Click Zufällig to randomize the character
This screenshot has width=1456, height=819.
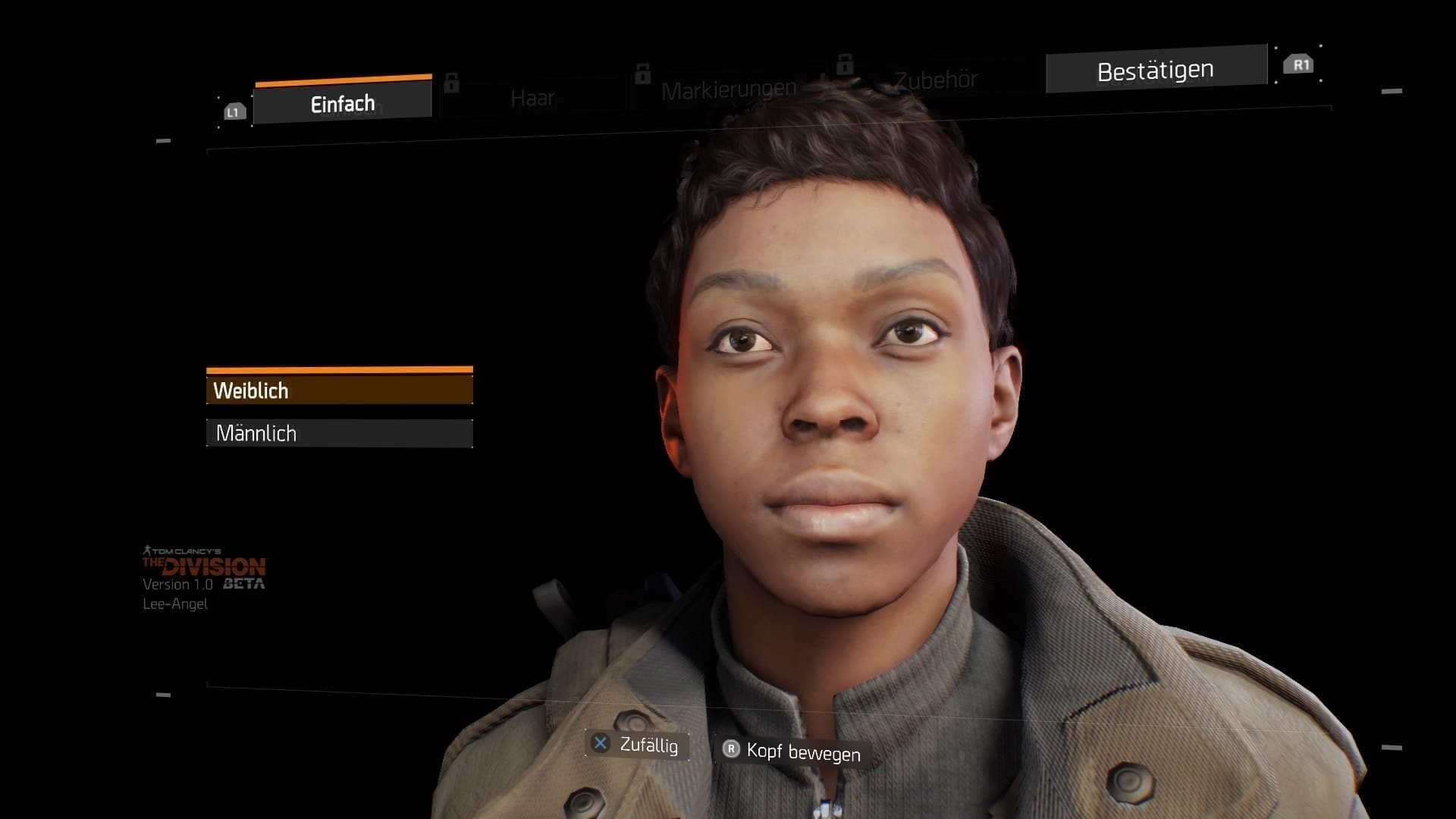[650, 745]
